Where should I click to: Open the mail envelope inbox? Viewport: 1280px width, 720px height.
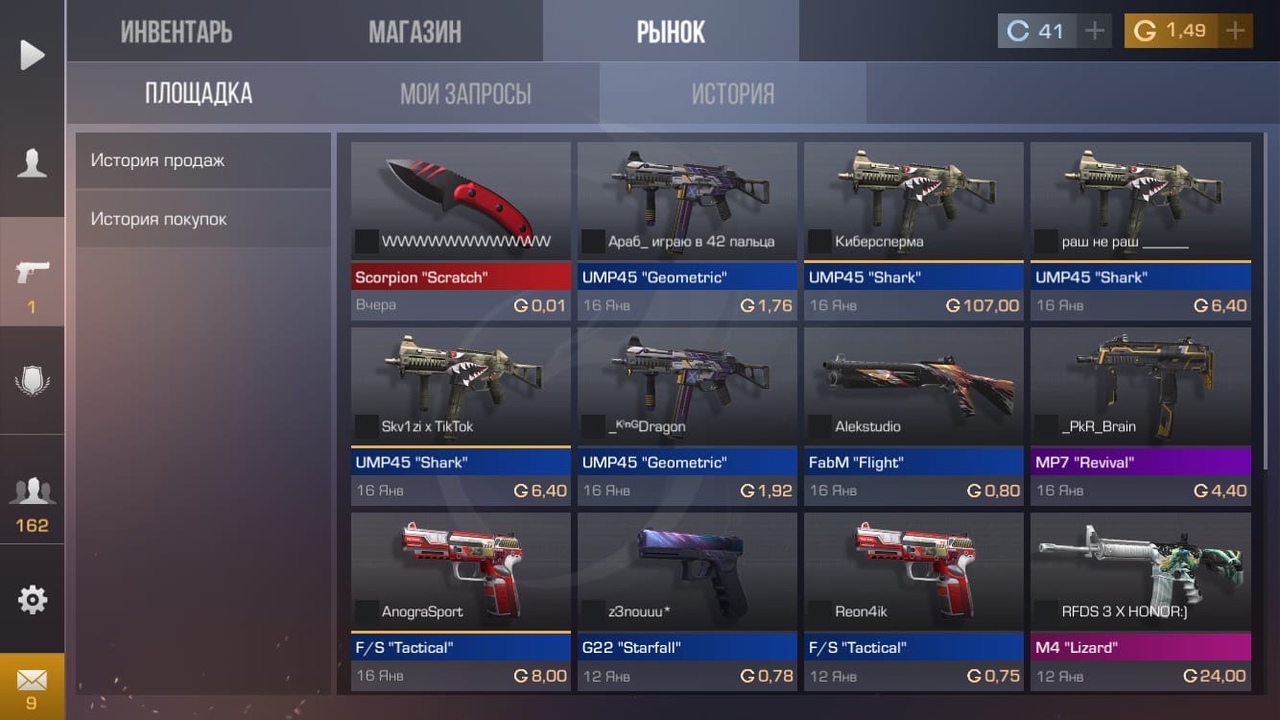[x=32, y=686]
